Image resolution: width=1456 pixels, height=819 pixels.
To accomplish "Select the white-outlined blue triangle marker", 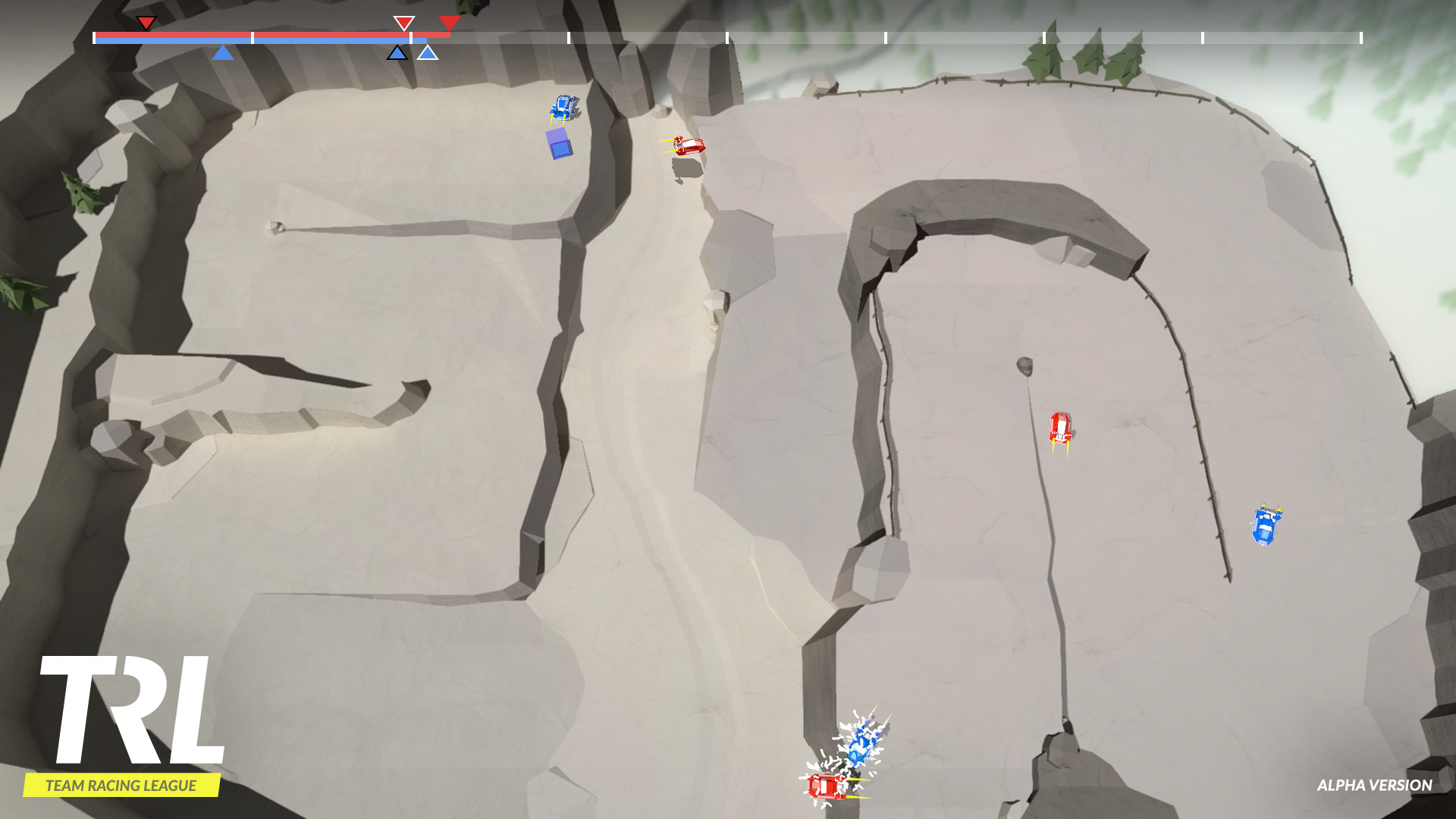I will [x=428, y=53].
